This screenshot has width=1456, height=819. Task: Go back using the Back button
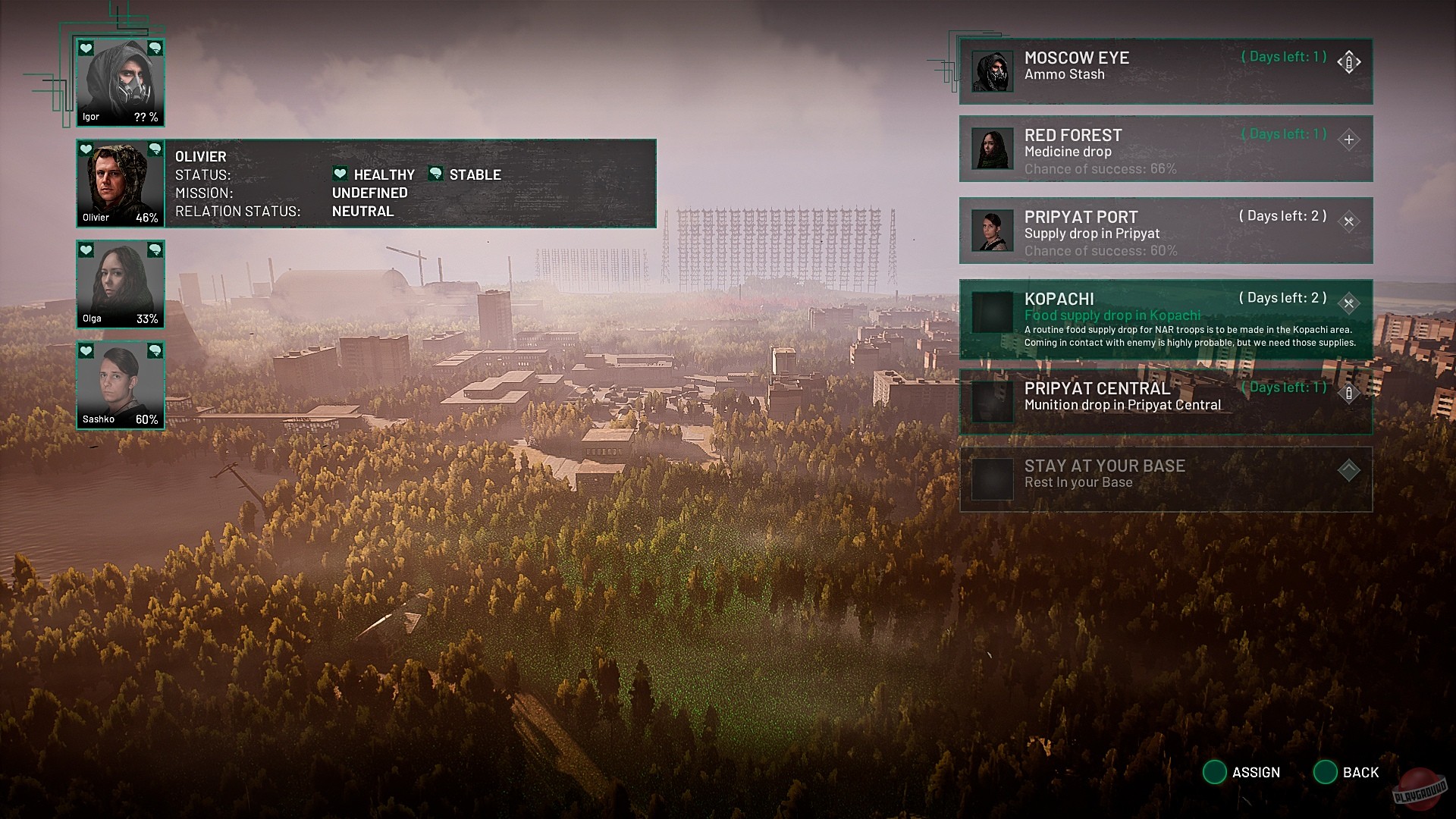[x=1346, y=772]
